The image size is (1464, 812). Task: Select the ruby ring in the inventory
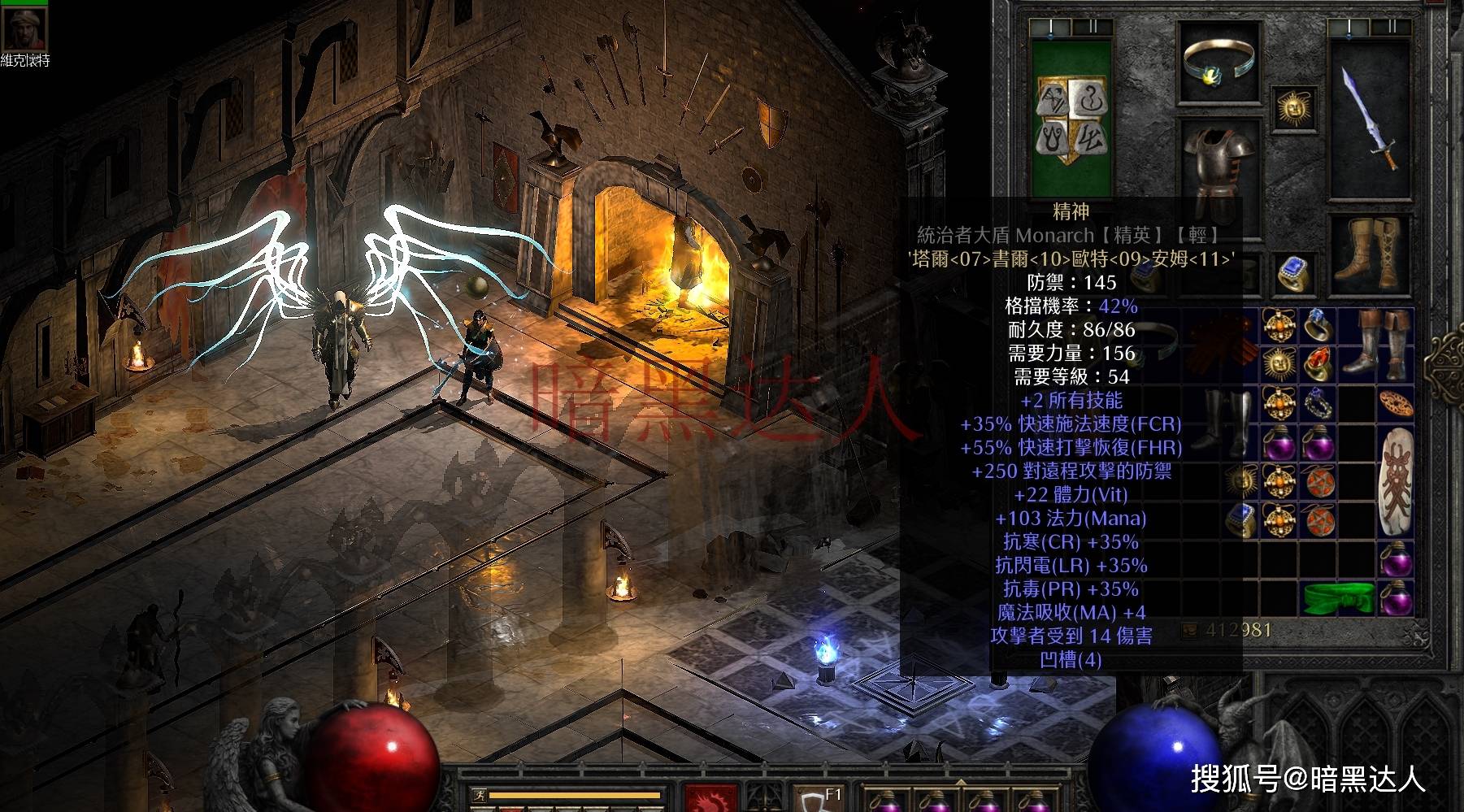pyautogui.click(x=1317, y=363)
